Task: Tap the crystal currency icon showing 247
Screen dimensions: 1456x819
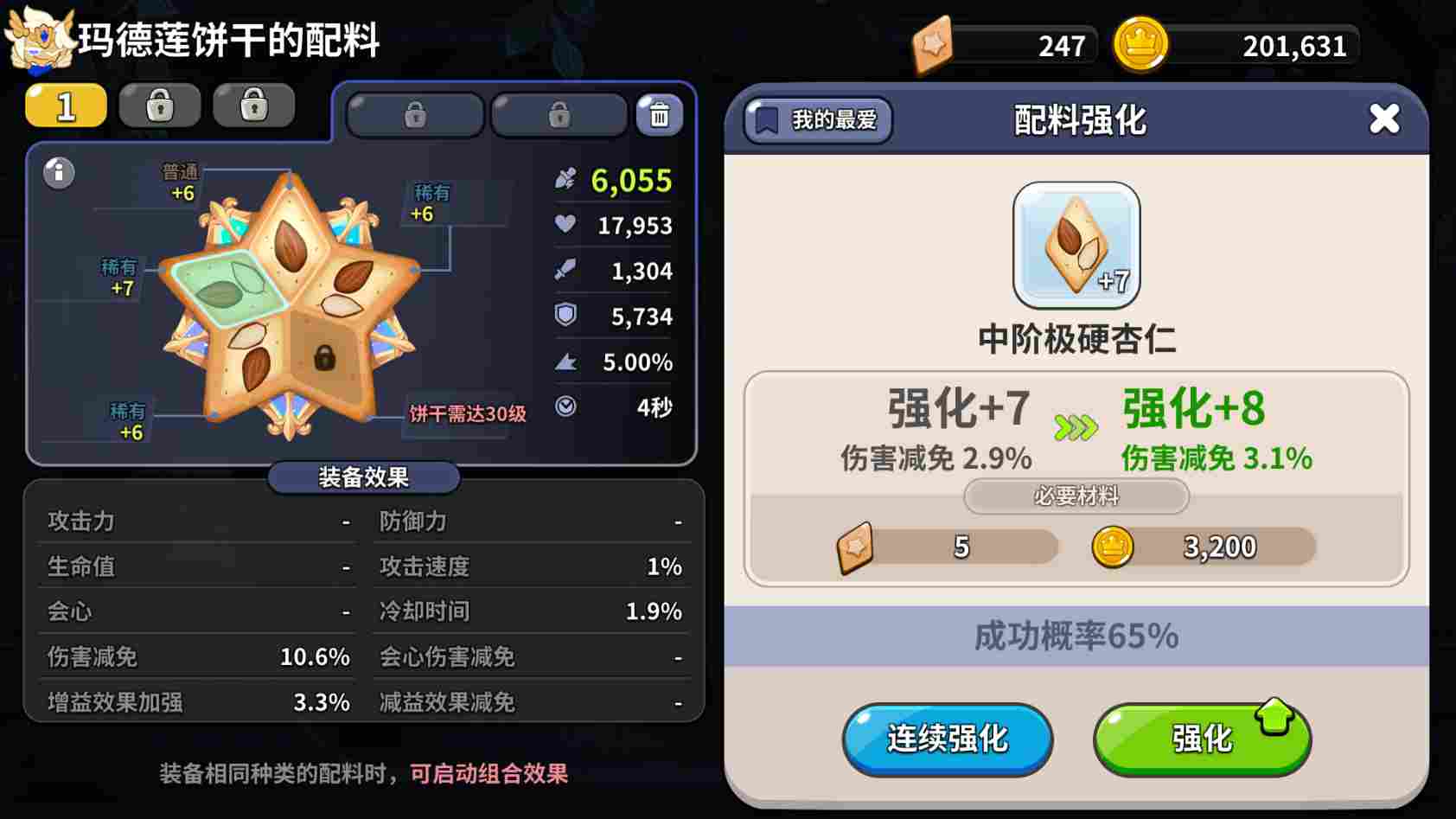Action: (x=934, y=44)
